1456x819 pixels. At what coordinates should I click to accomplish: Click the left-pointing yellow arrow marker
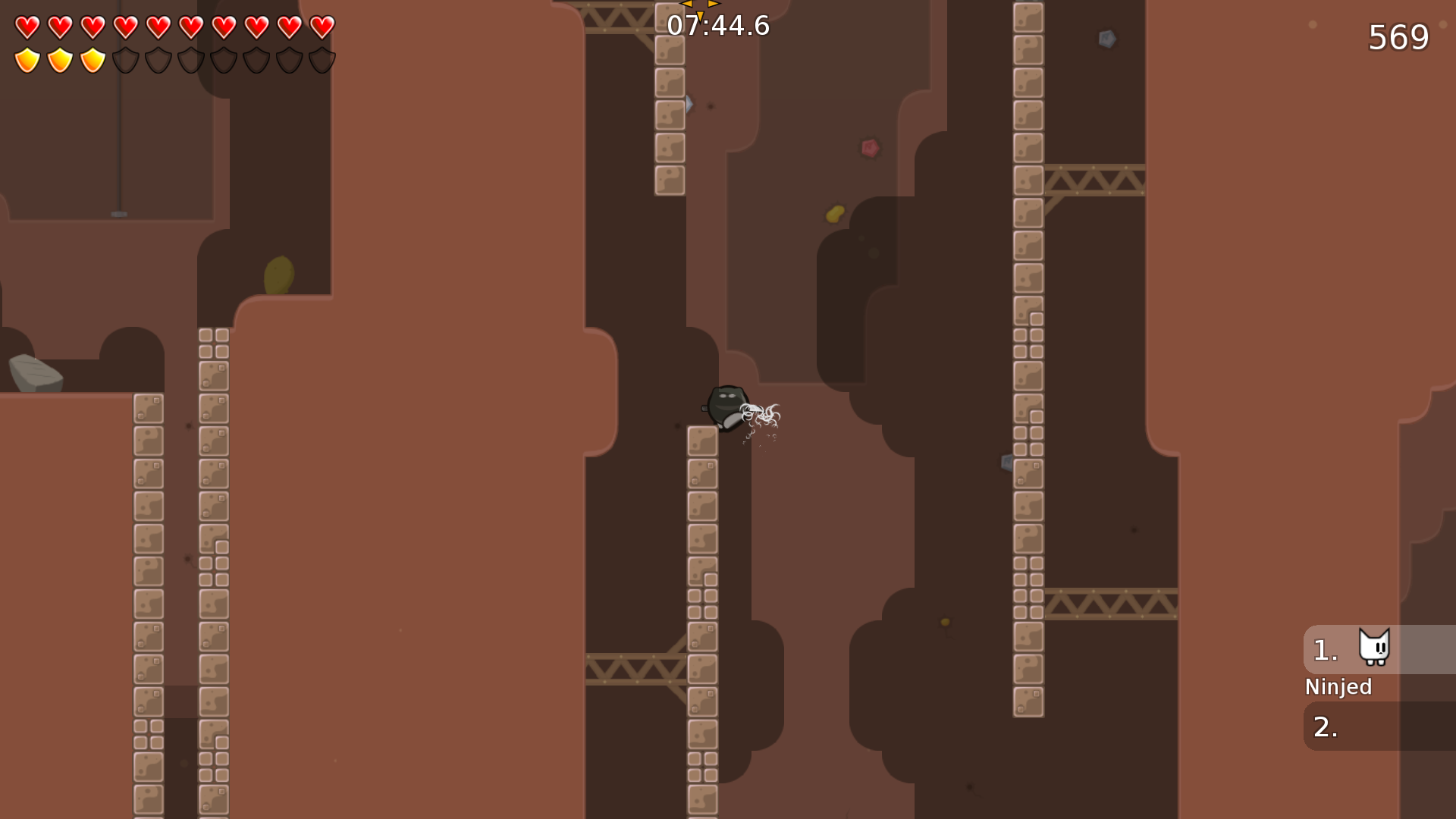tap(686, 3)
